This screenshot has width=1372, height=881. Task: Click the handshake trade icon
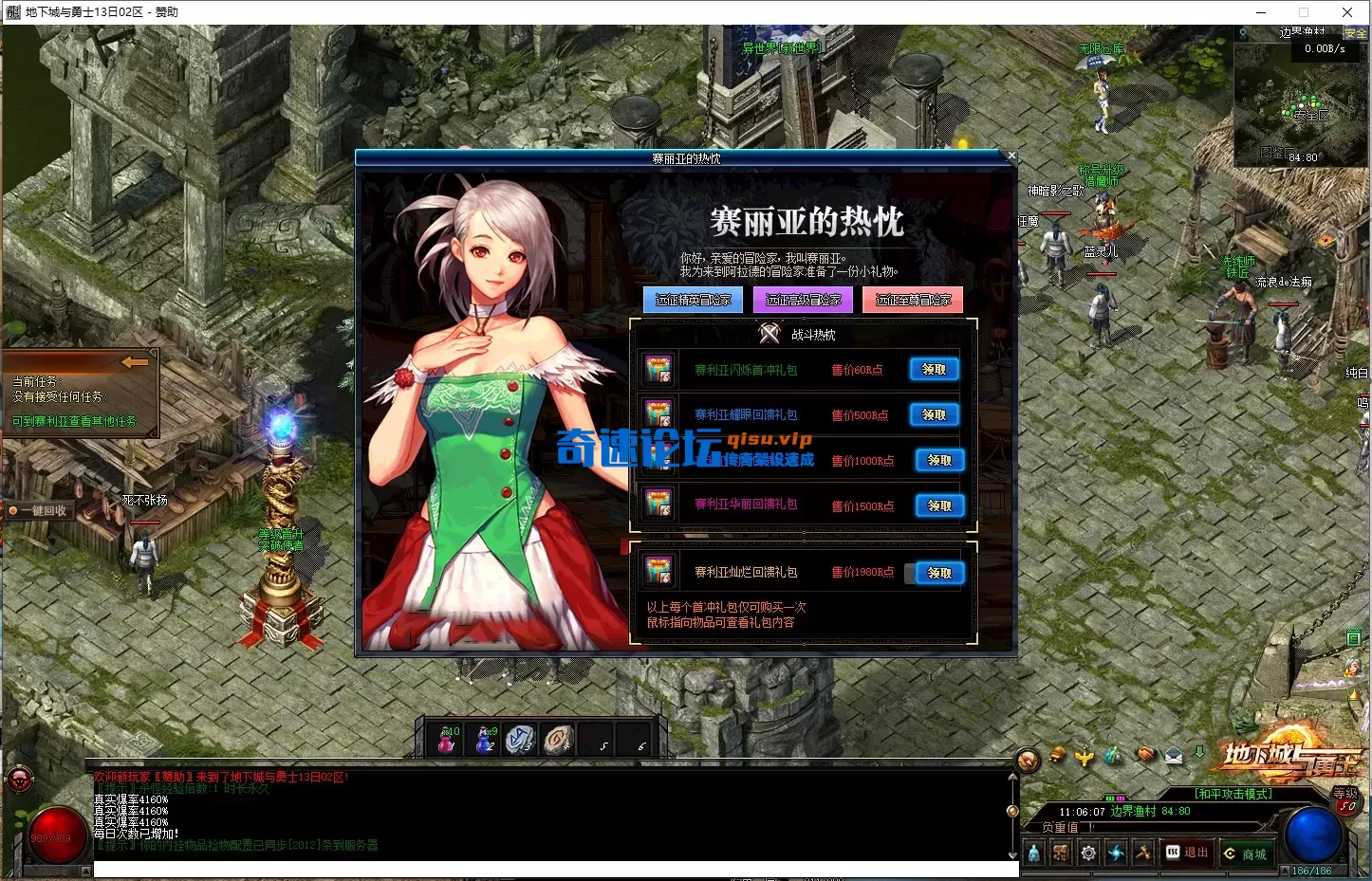coord(1145,755)
